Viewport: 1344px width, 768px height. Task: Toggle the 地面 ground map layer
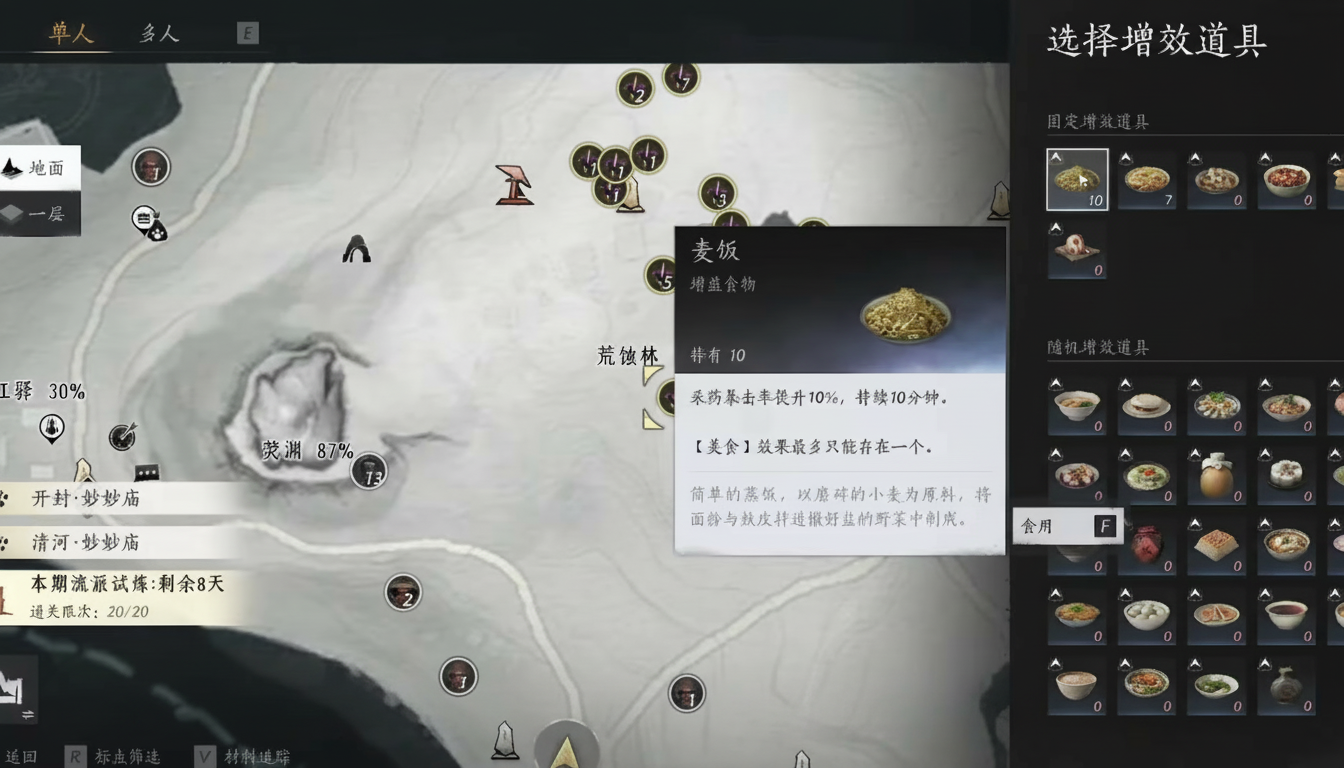(40, 167)
